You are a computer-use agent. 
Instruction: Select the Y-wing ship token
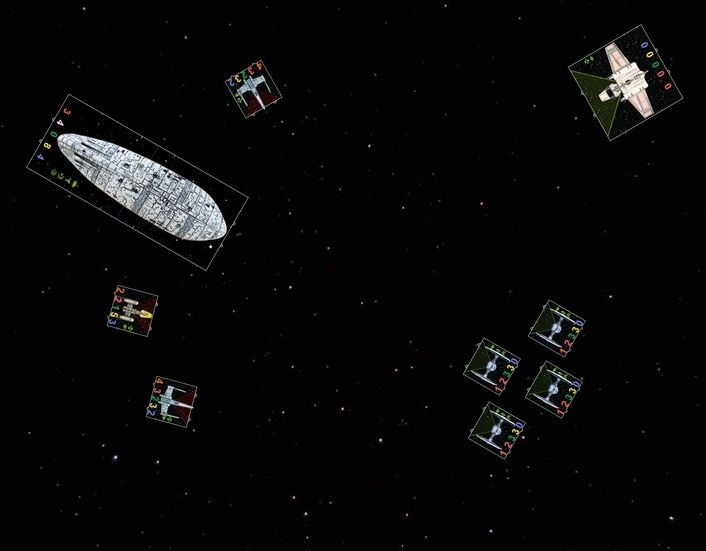(x=133, y=311)
